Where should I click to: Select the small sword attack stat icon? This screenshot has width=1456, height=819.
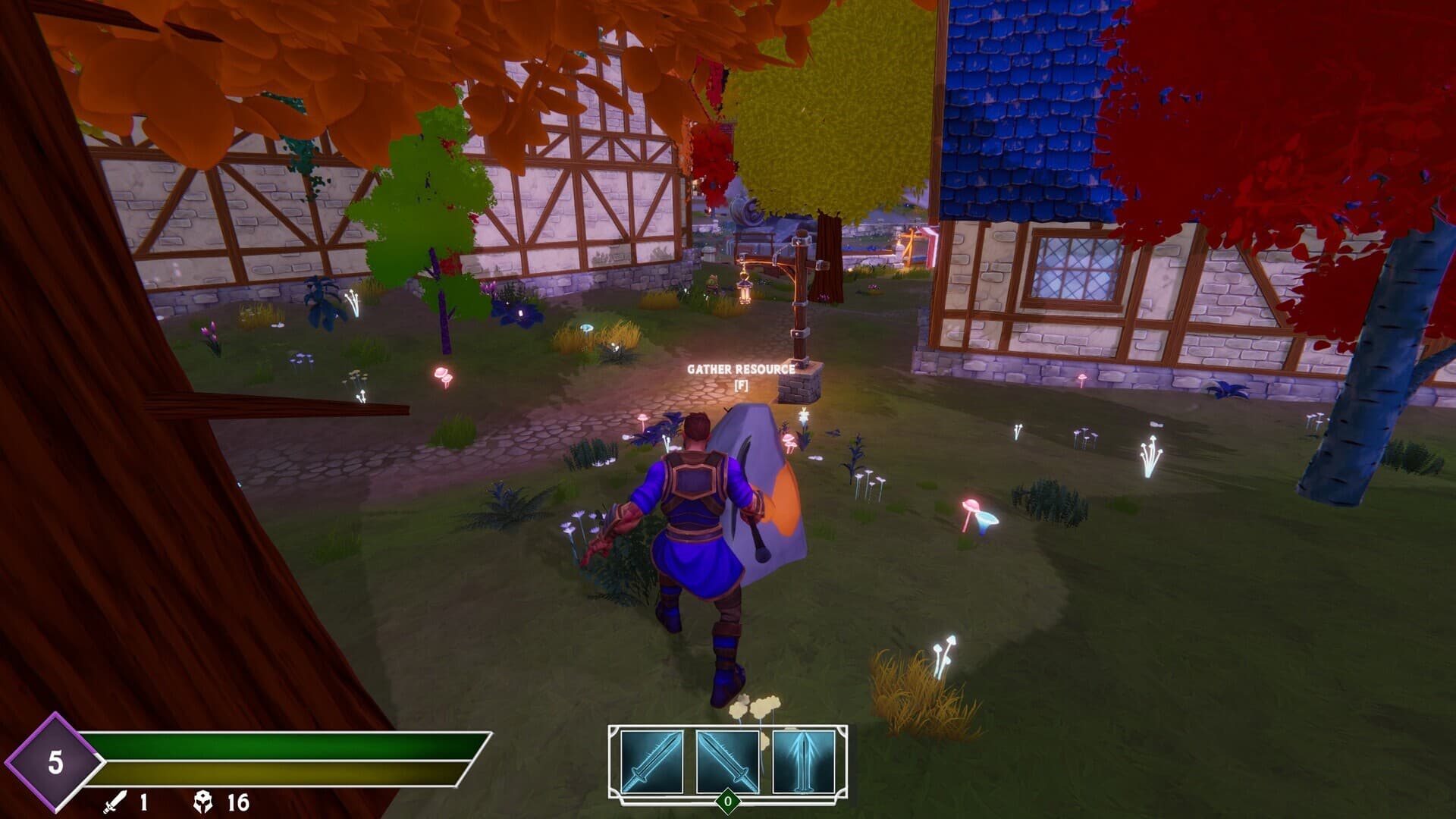[115, 802]
